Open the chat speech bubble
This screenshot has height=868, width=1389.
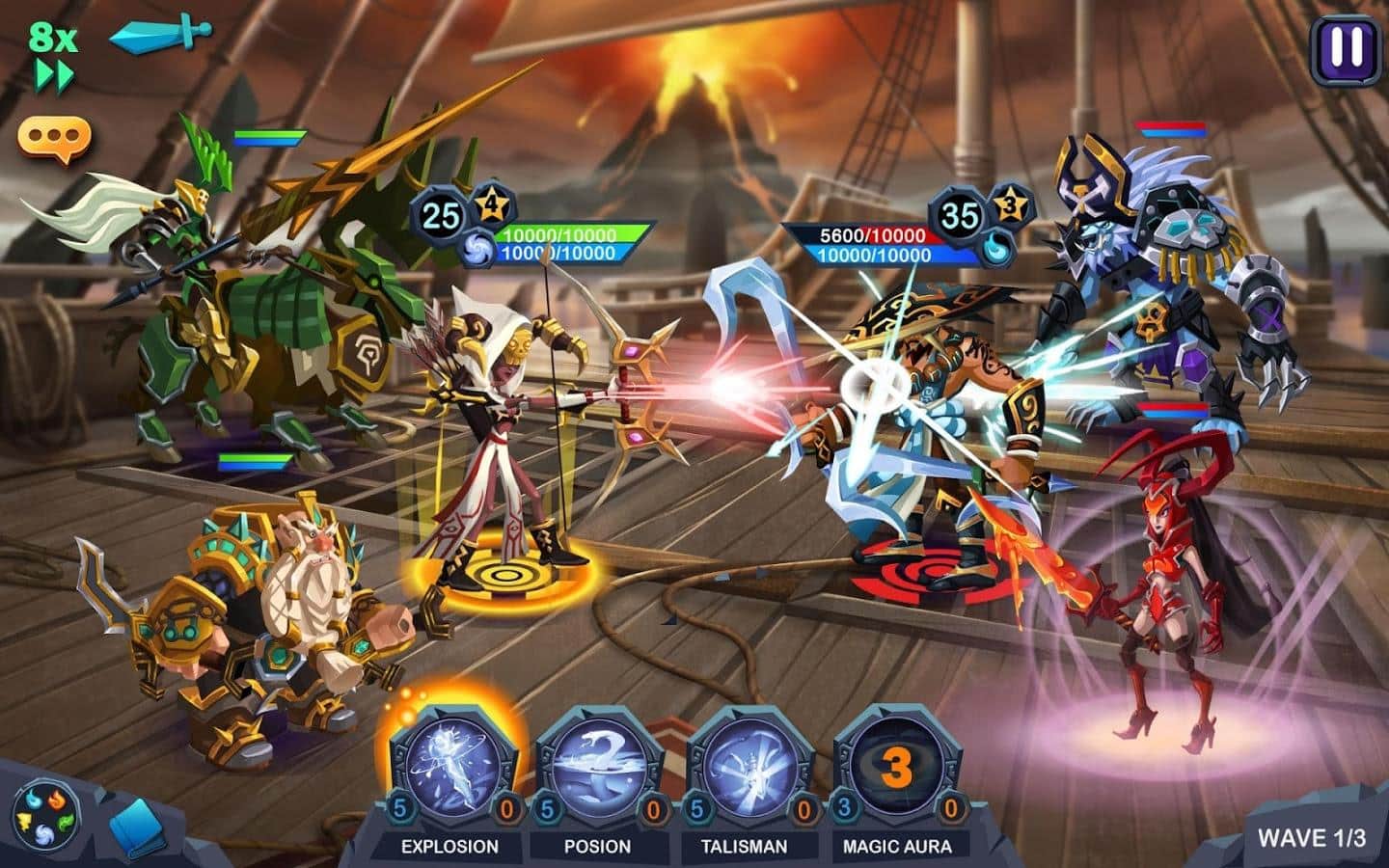coord(55,138)
